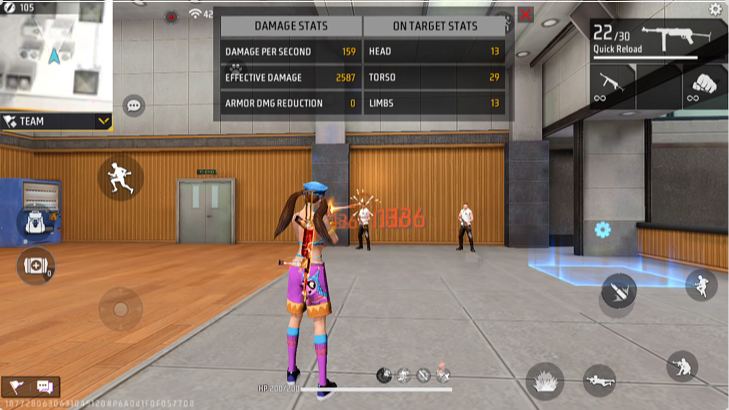Use the medkit button
Image resolution: width=729 pixels, height=410 pixels.
coord(33,265)
